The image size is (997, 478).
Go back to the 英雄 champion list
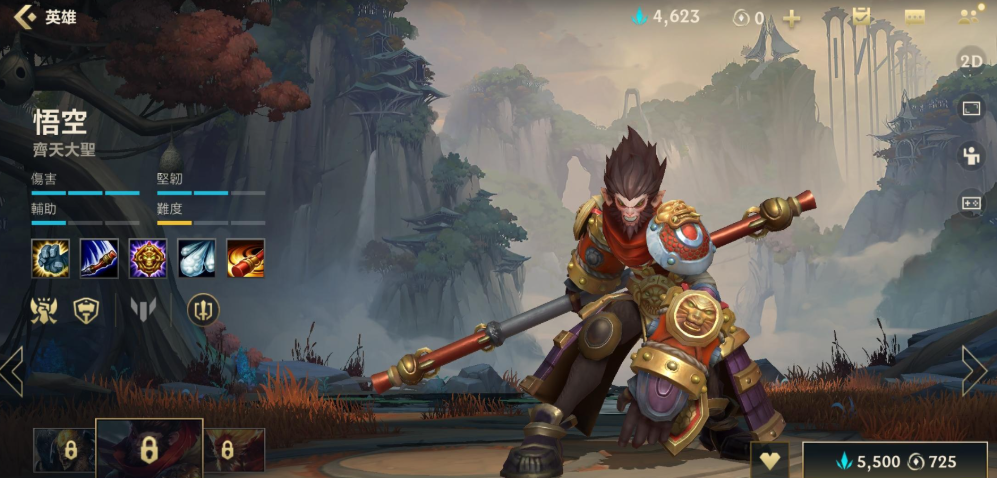tap(45, 17)
